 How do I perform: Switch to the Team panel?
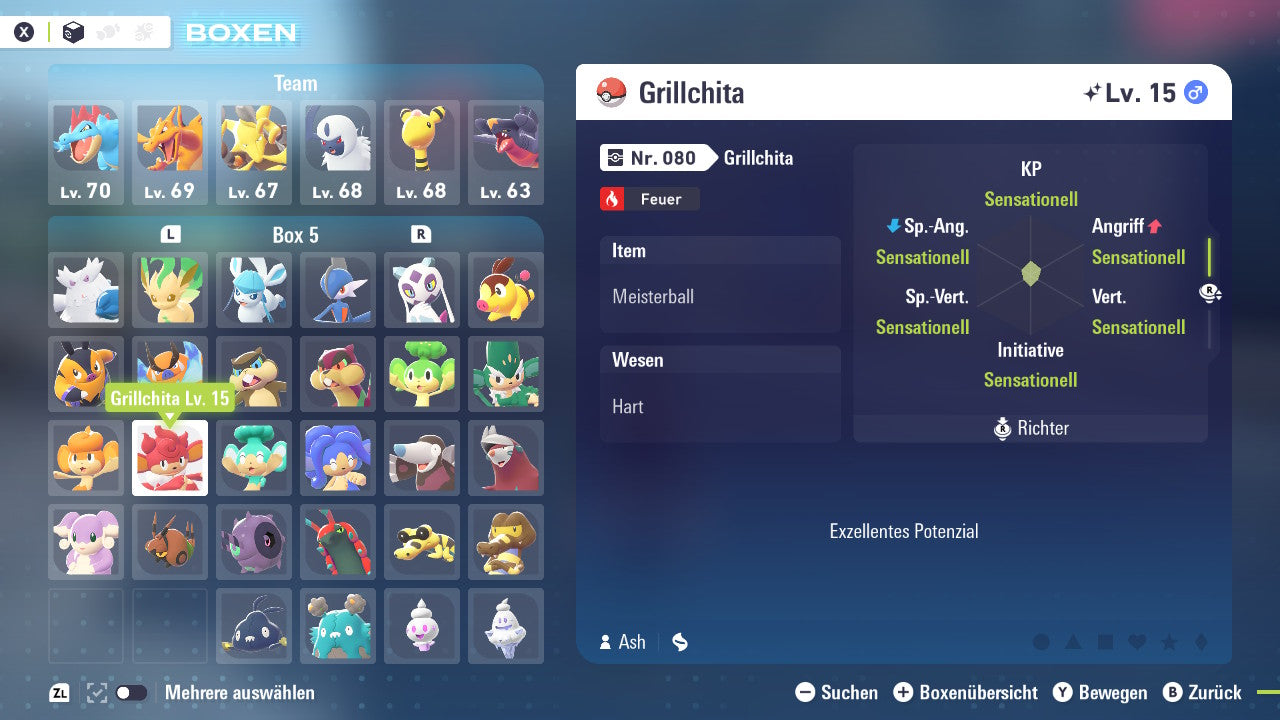296,83
